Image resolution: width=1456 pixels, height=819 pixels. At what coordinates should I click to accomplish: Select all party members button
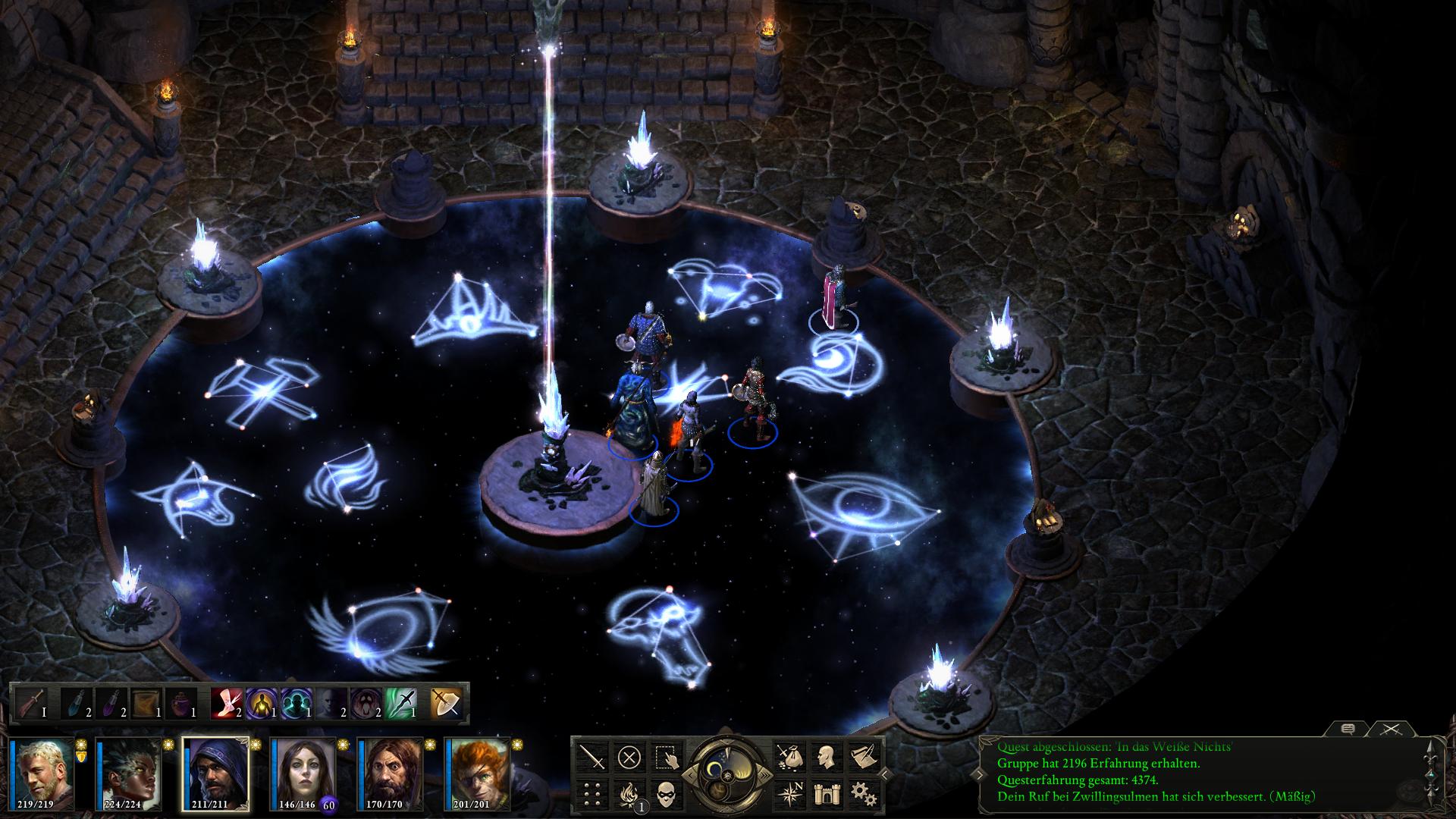[x=667, y=756]
